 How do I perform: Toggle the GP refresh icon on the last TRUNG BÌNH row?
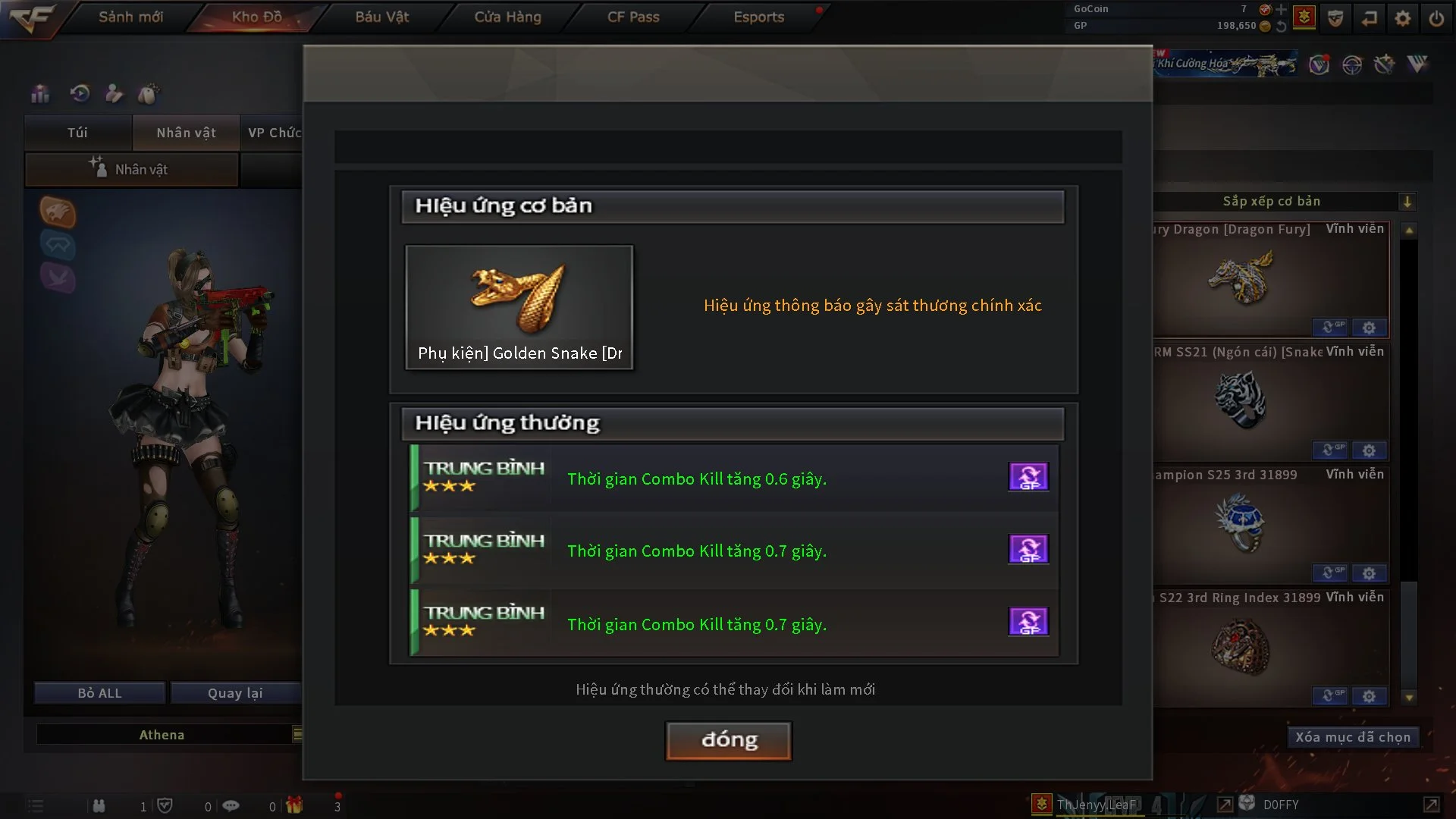1028,622
